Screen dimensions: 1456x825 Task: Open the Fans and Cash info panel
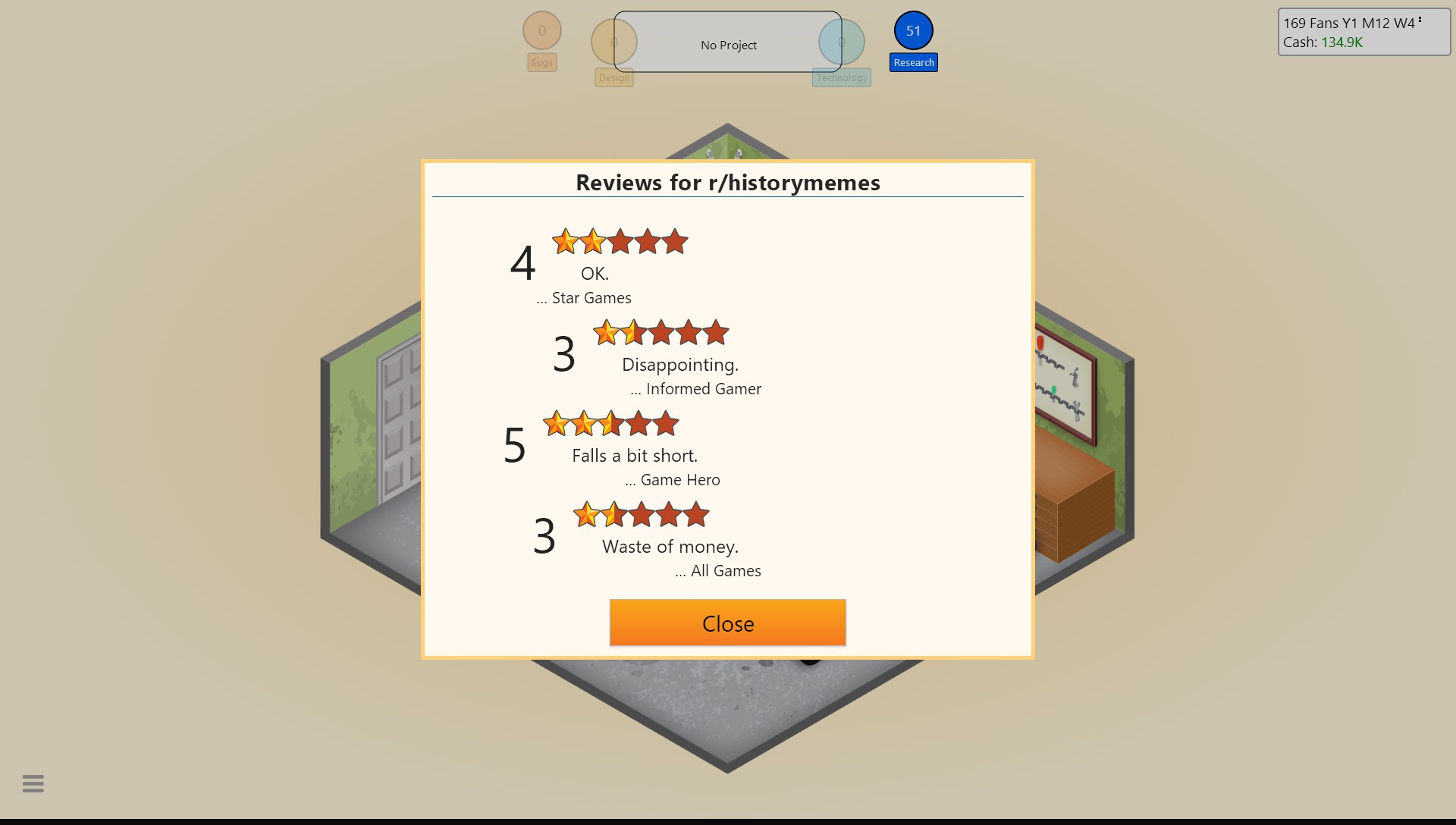coord(1362,32)
